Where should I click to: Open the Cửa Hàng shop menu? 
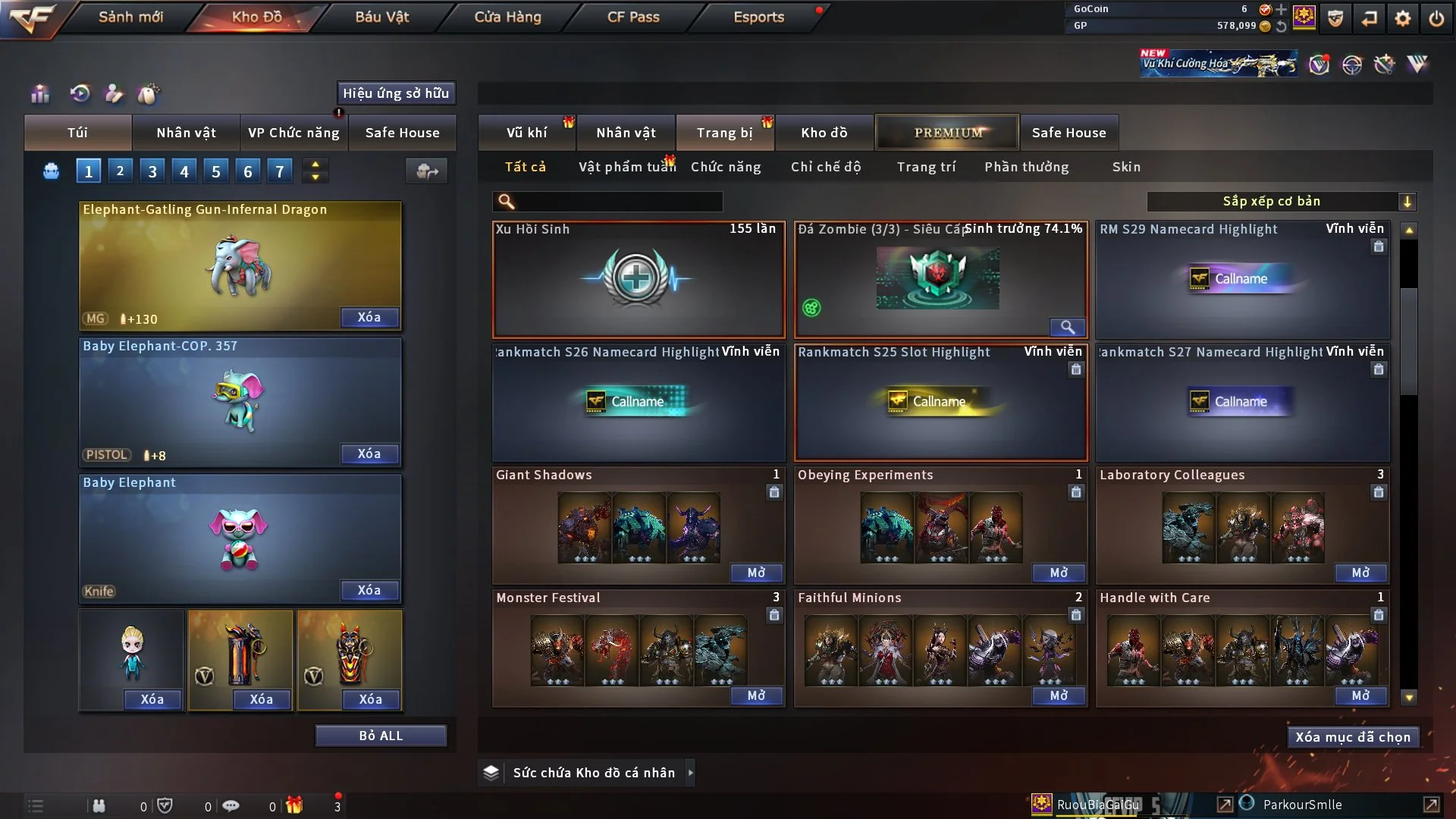pos(507,17)
